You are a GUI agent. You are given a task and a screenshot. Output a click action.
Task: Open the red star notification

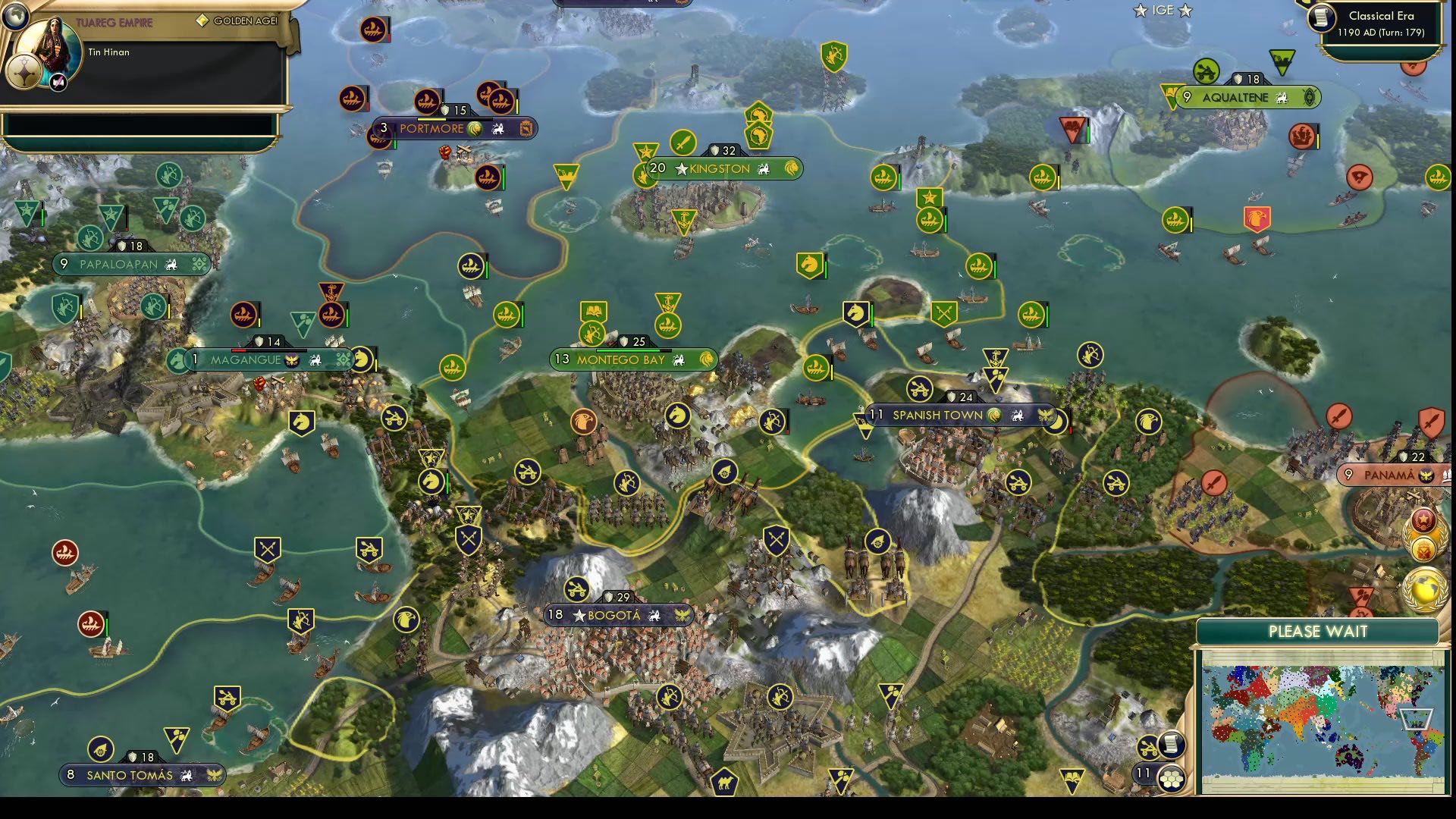pyautogui.click(x=1423, y=520)
